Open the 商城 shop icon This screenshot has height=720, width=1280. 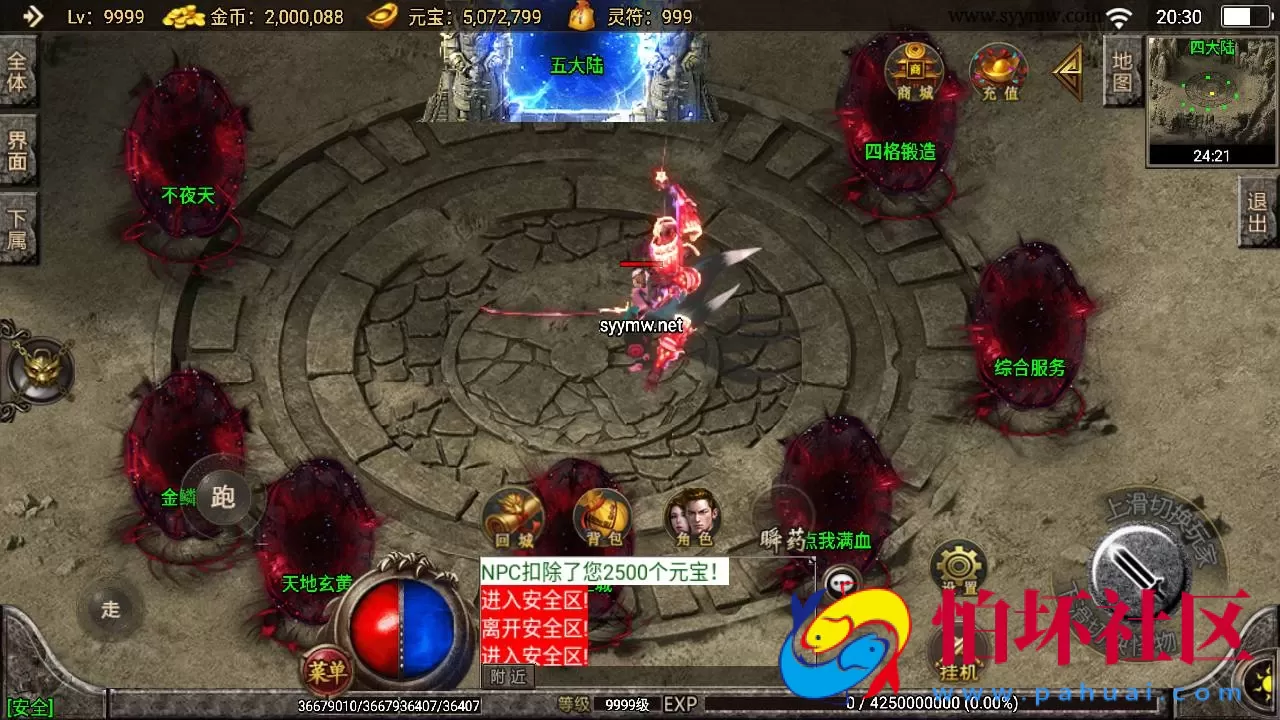coord(914,72)
